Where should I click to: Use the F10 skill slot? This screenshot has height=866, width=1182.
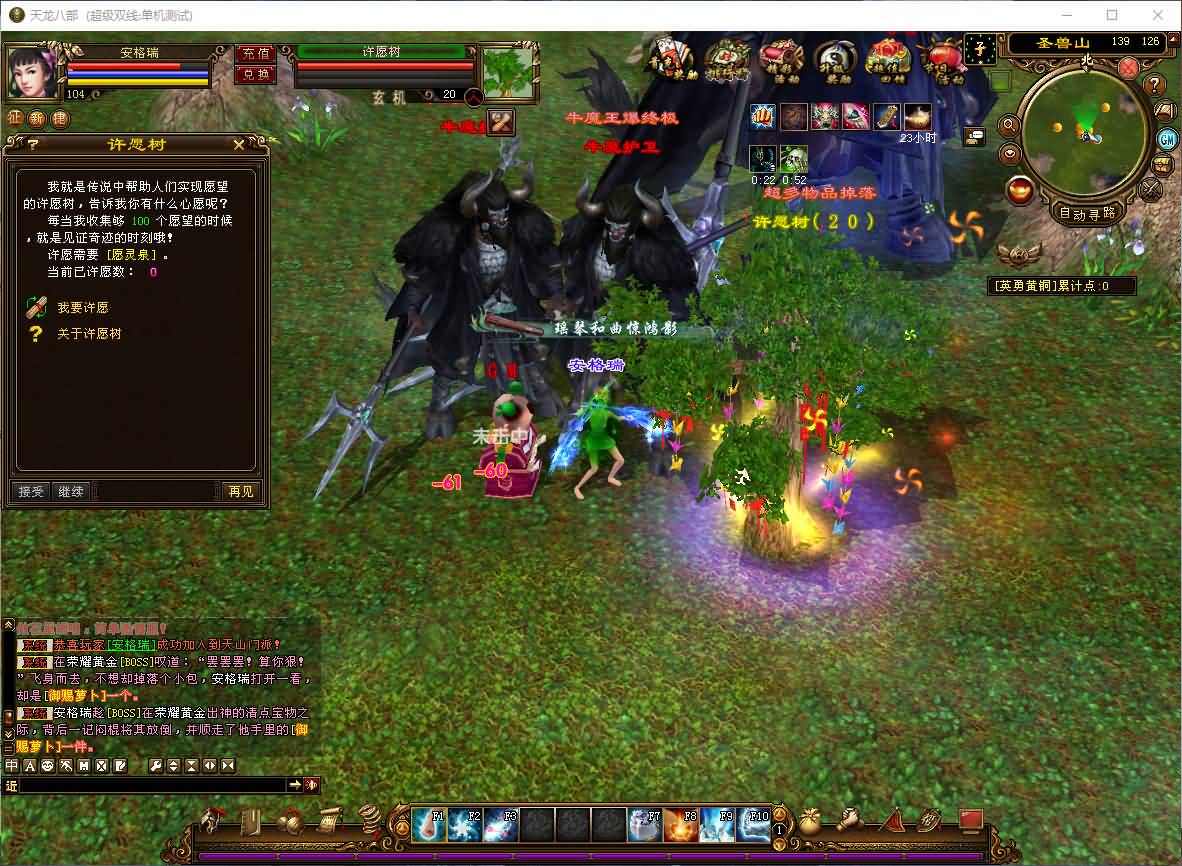[753, 825]
